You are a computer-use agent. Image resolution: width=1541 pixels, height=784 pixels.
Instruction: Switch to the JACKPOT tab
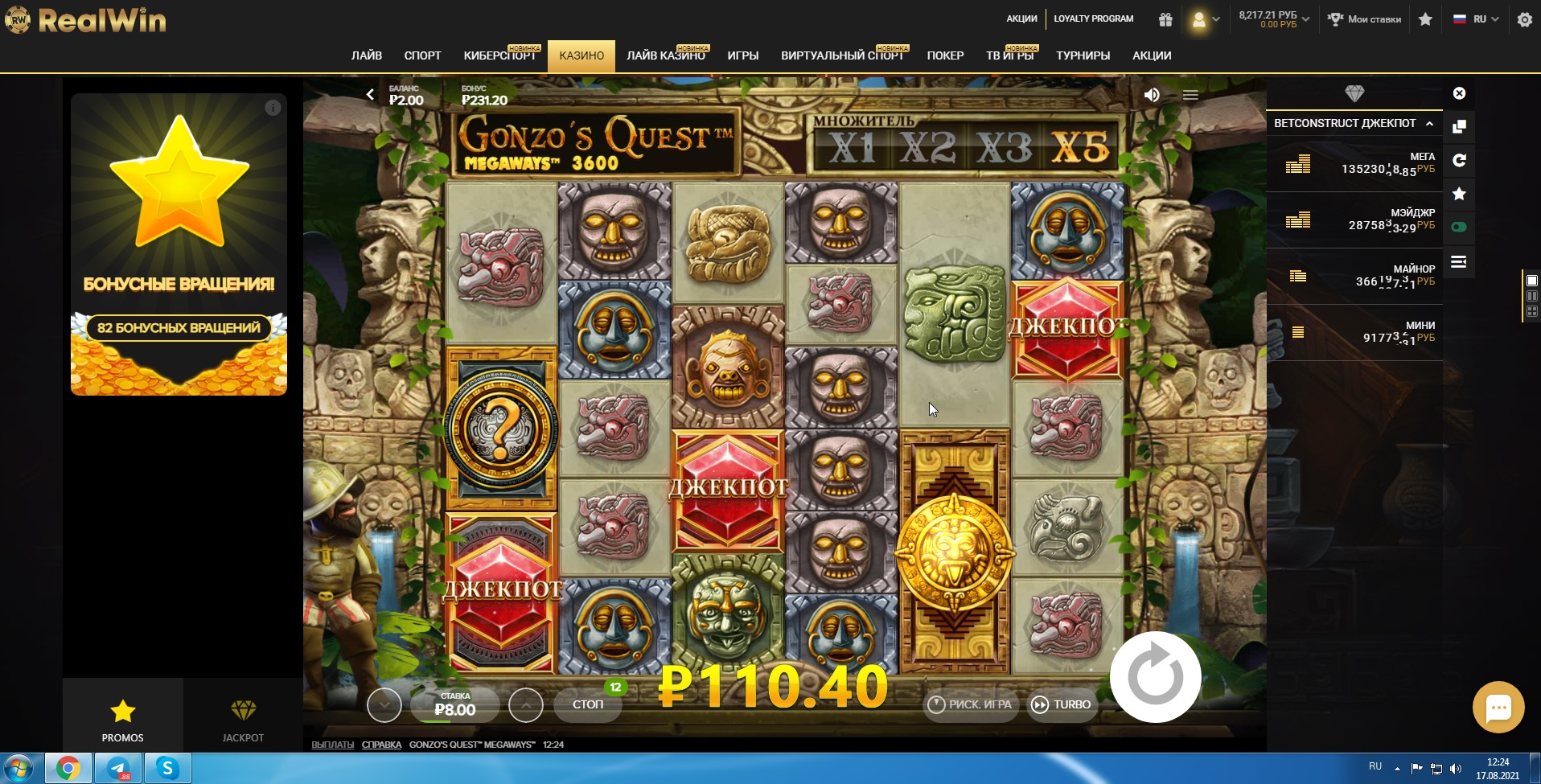point(243,718)
